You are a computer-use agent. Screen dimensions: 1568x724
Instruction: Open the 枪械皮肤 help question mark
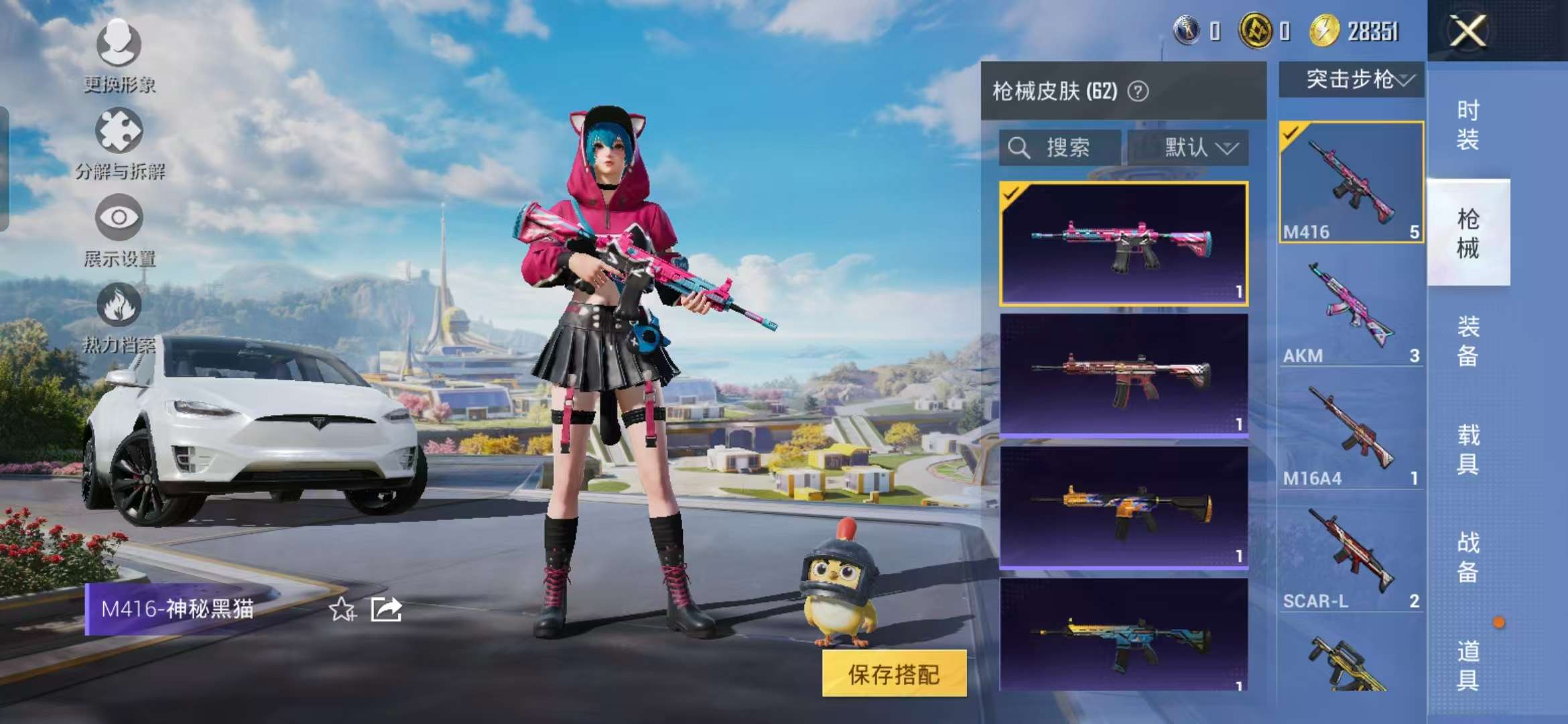[1138, 91]
